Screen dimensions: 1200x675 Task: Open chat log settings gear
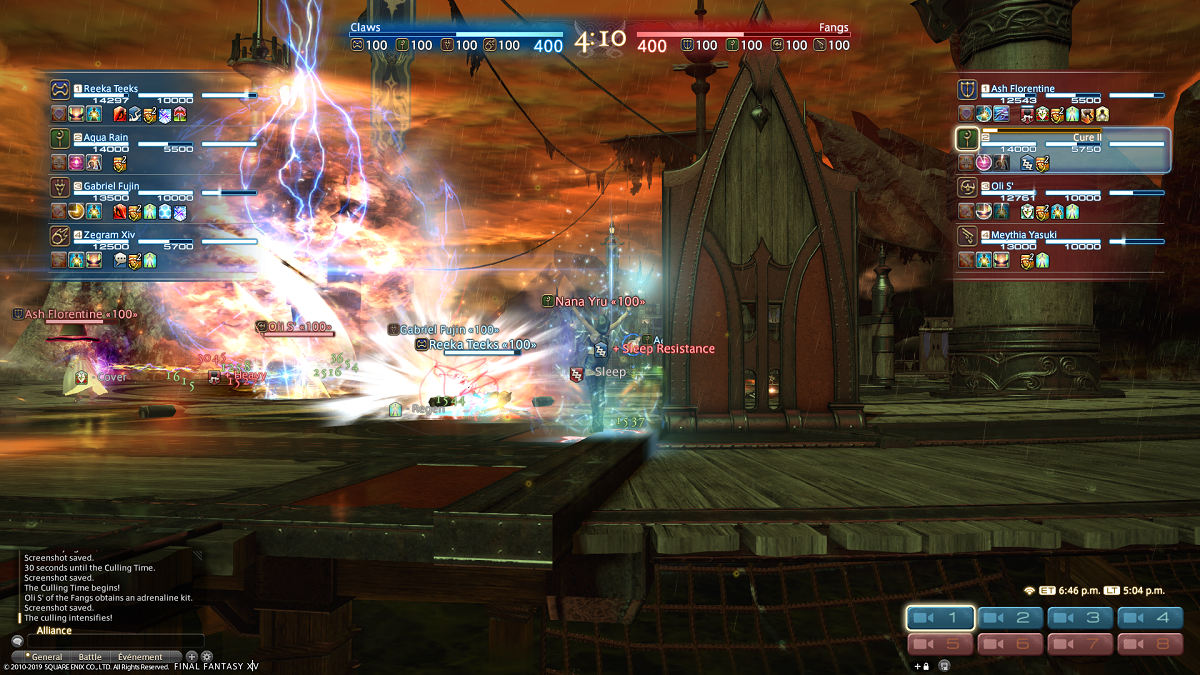pyautogui.click(x=207, y=657)
